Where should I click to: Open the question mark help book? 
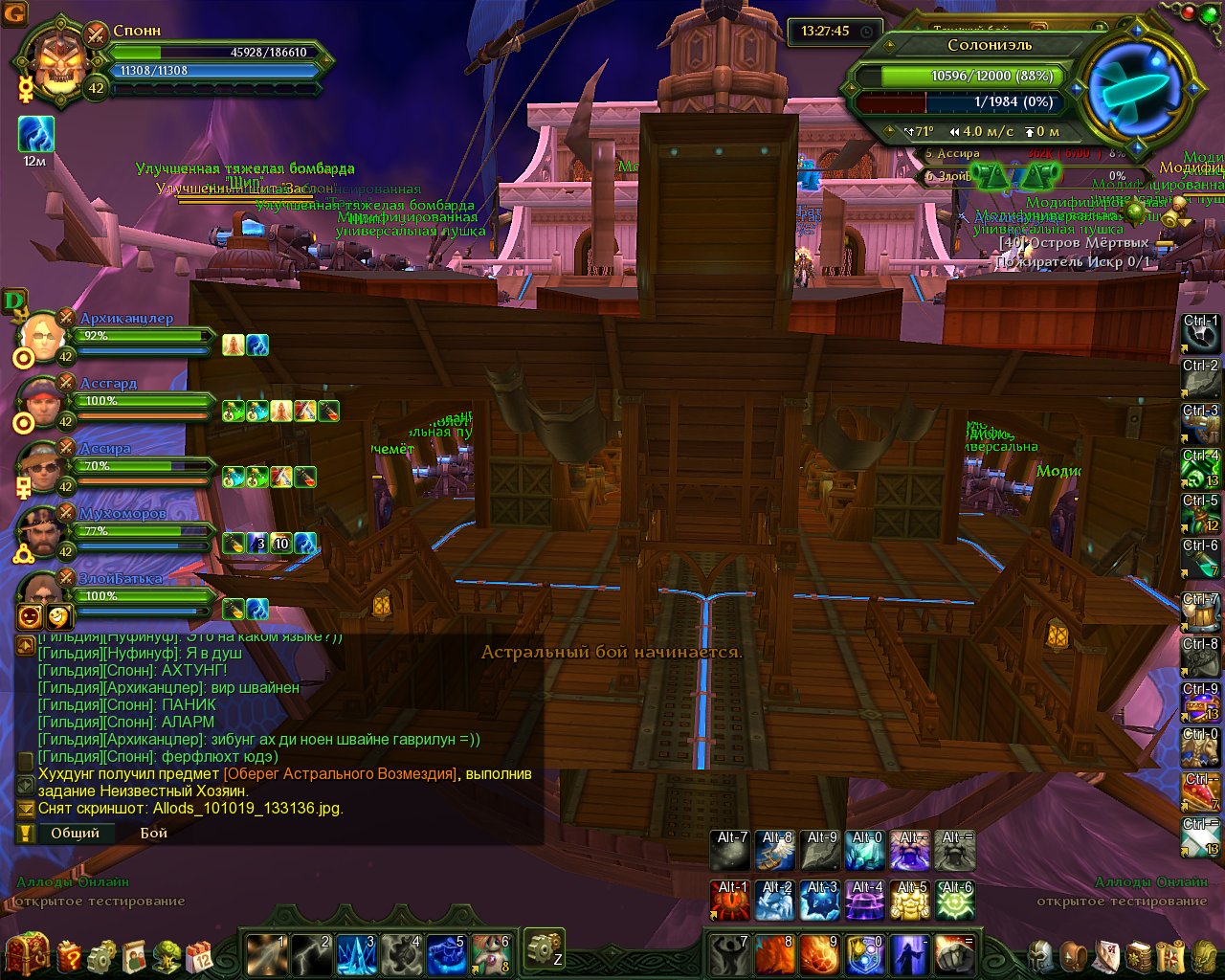(70, 954)
